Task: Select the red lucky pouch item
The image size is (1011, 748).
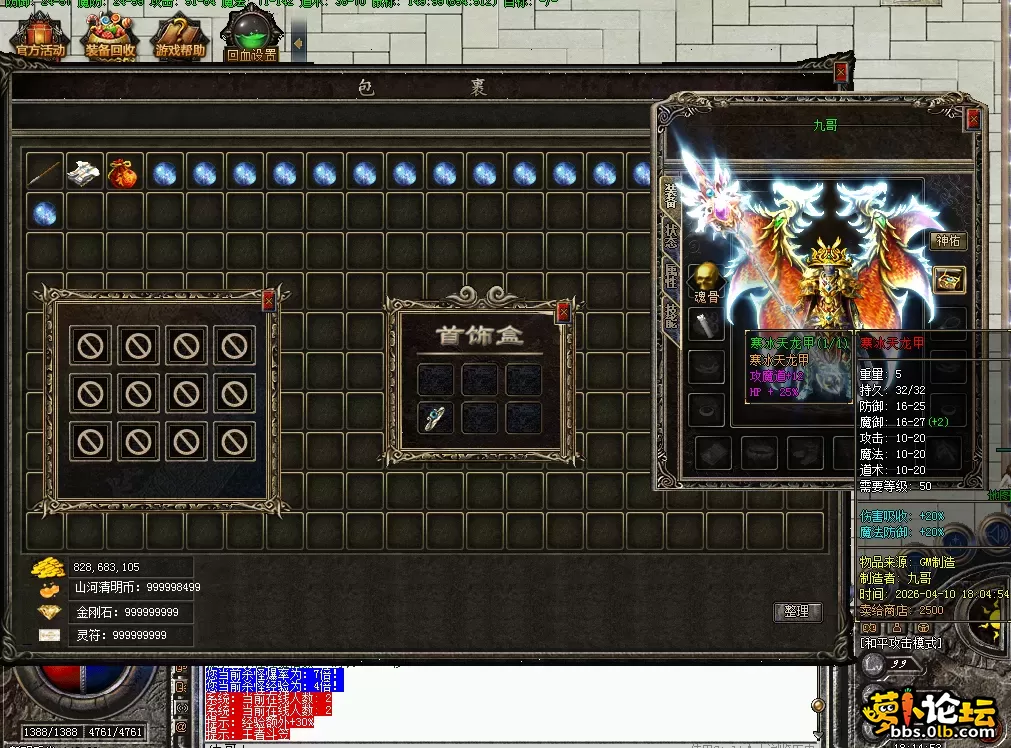Action: coord(123,173)
